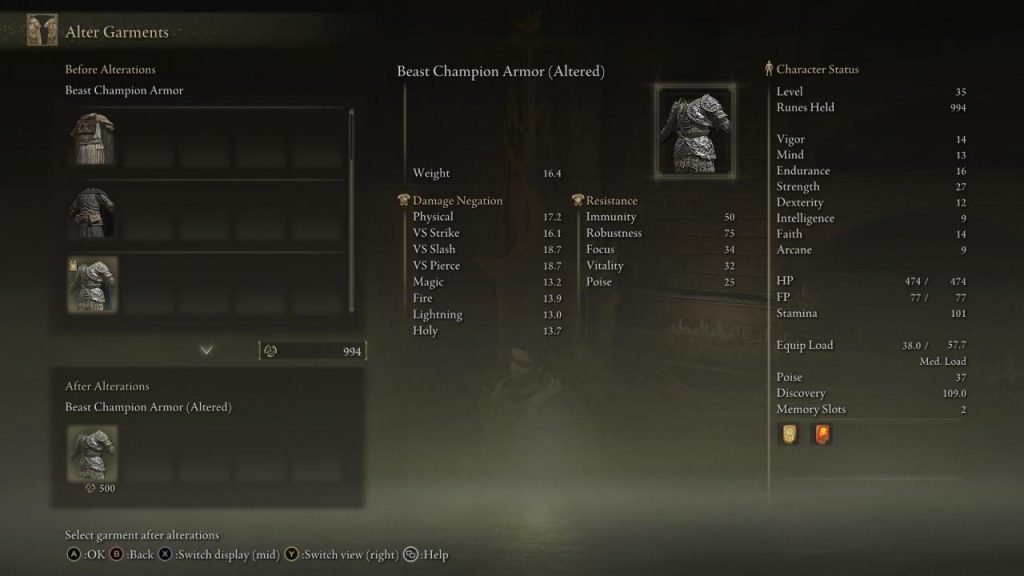The height and width of the screenshot is (576, 1024).
Task: Click the large Beast Champion Armor preview image
Action: point(695,131)
